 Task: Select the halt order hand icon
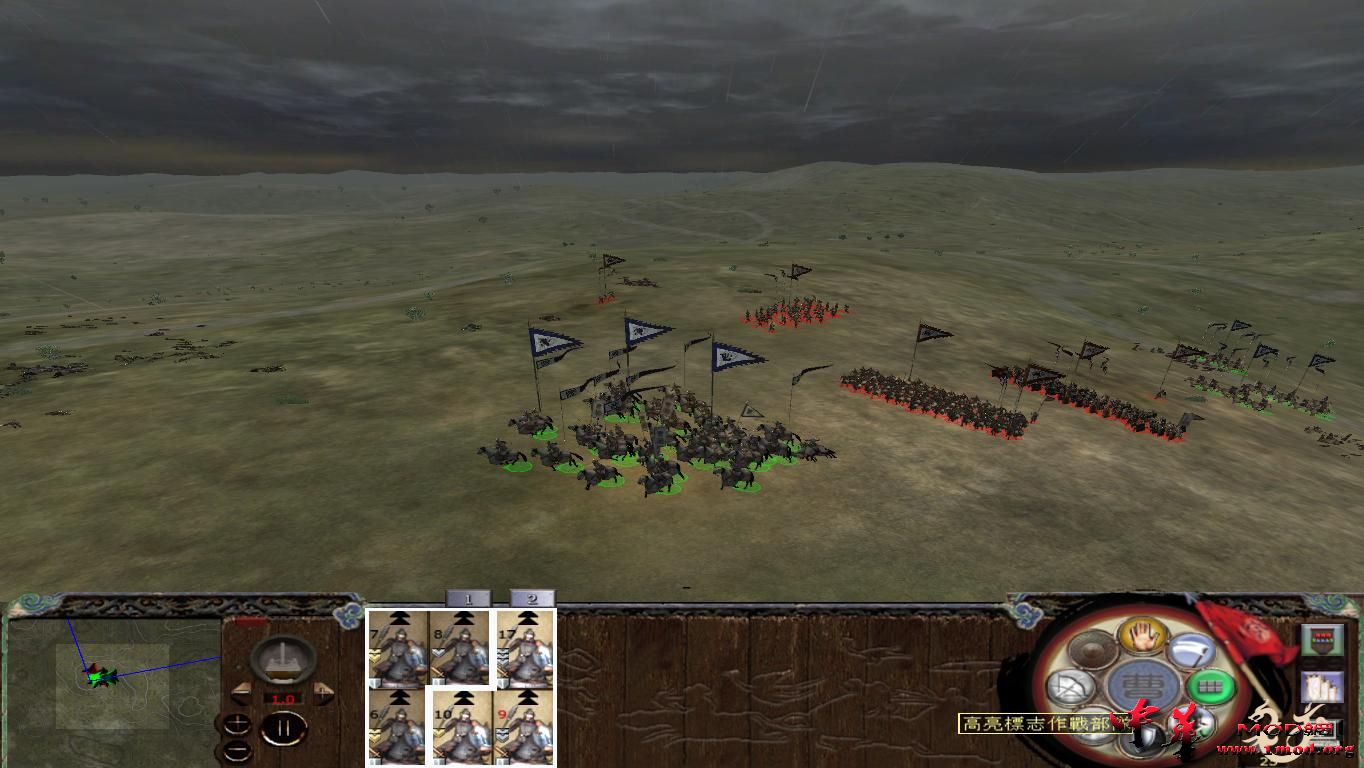tap(1143, 635)
